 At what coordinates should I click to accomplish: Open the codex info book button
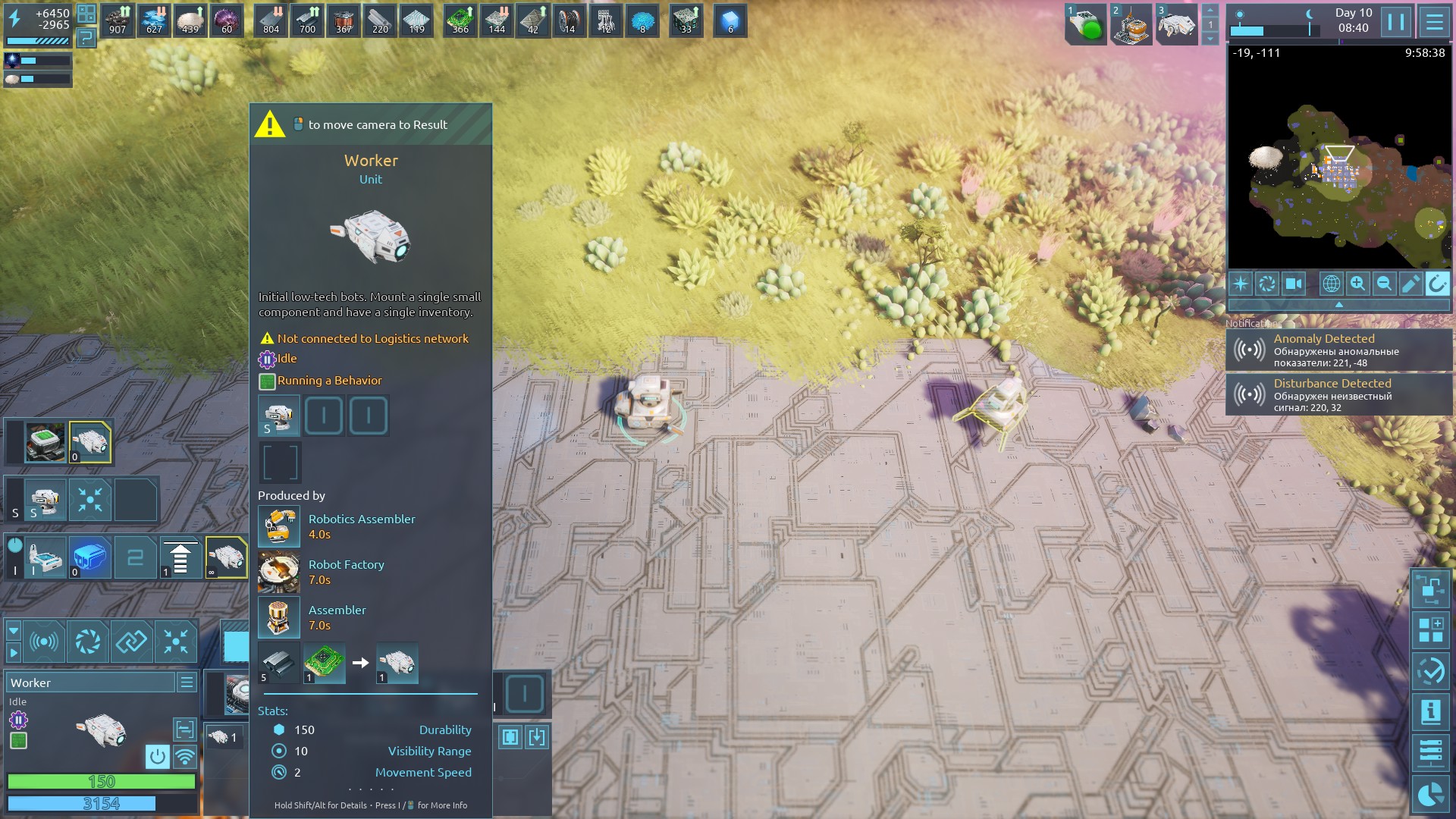[1430, 712]
